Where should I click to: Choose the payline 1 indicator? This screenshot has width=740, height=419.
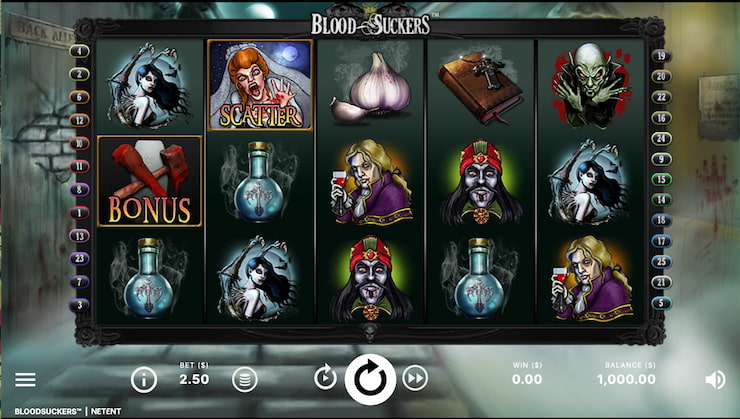[x=79, y=212]
